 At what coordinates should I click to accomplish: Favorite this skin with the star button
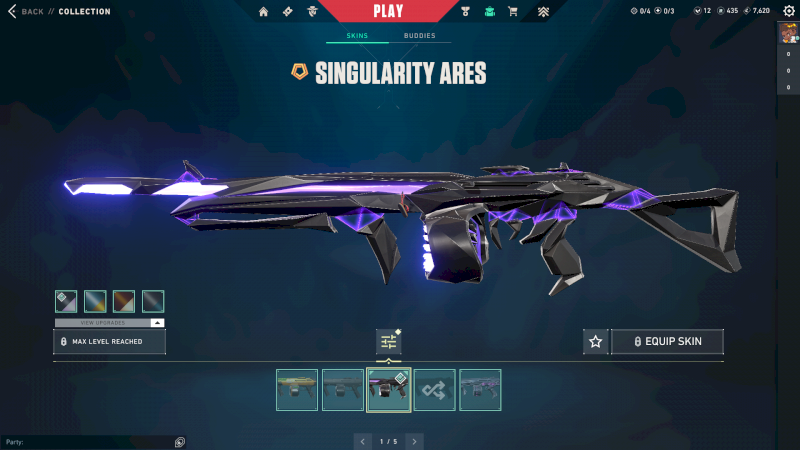[x=596, y=342]
